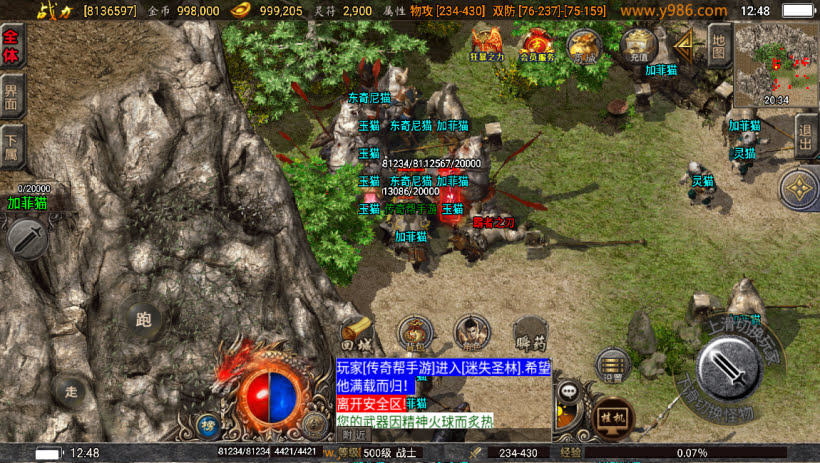Open the 充值 recharge chest

(637, 45)
